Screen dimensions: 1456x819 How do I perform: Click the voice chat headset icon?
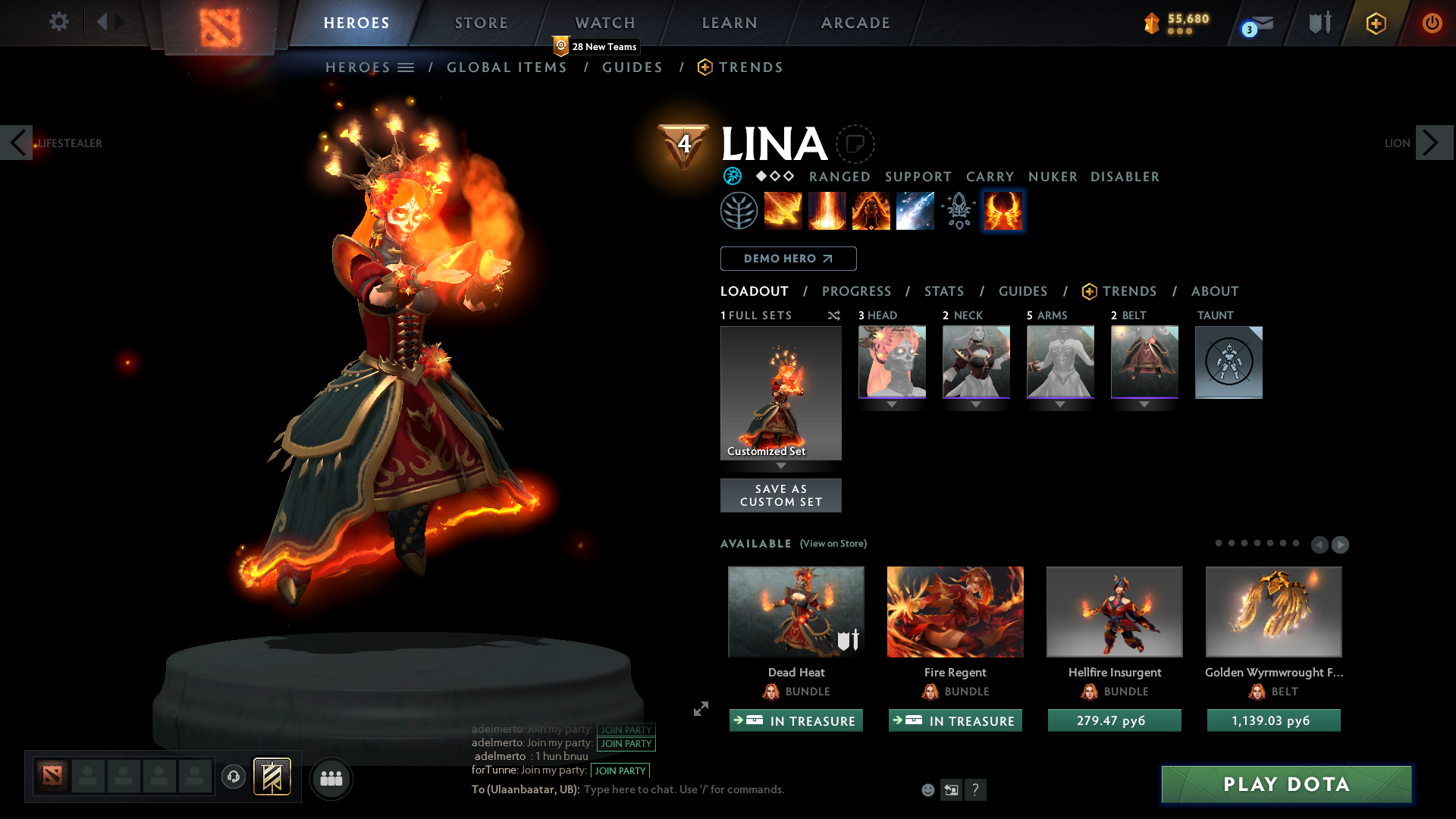coord(233,778)
